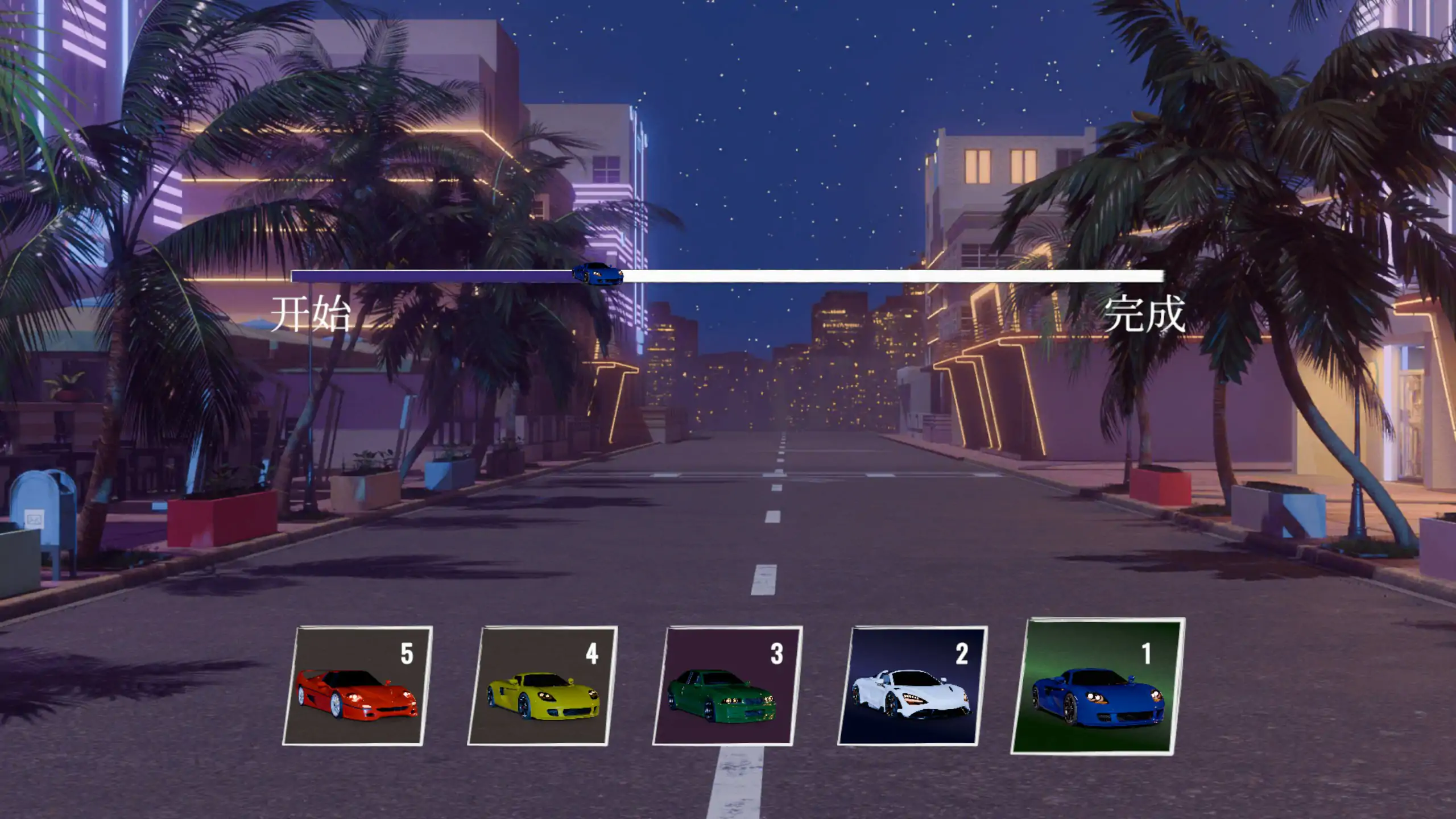Click the blue car marker on progress bar
Screen dimensions: 1456x819
[x=597, y=274]
